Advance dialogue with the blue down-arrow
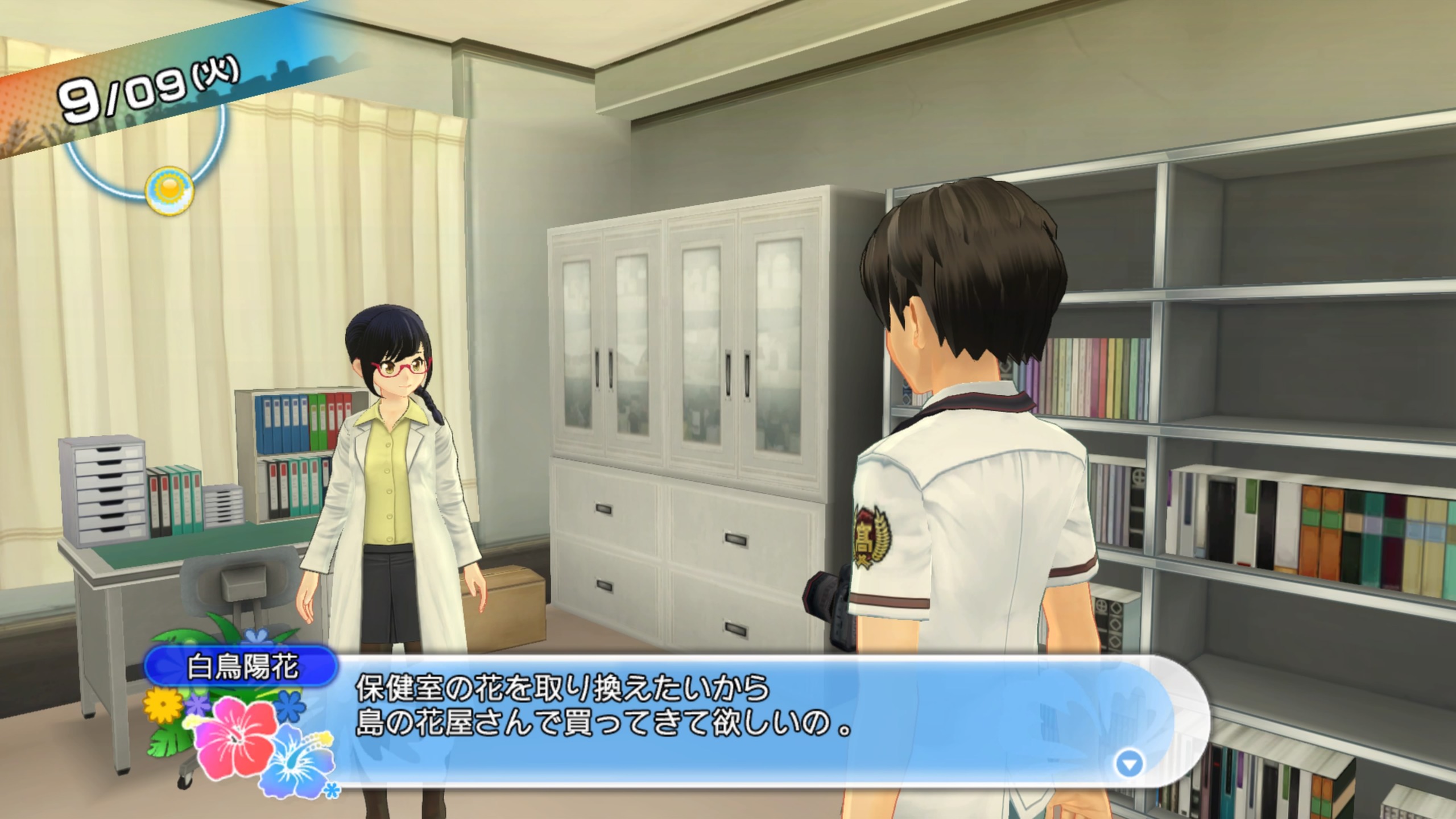The height and width of the screenshot is (819, 1456). 1129,764
